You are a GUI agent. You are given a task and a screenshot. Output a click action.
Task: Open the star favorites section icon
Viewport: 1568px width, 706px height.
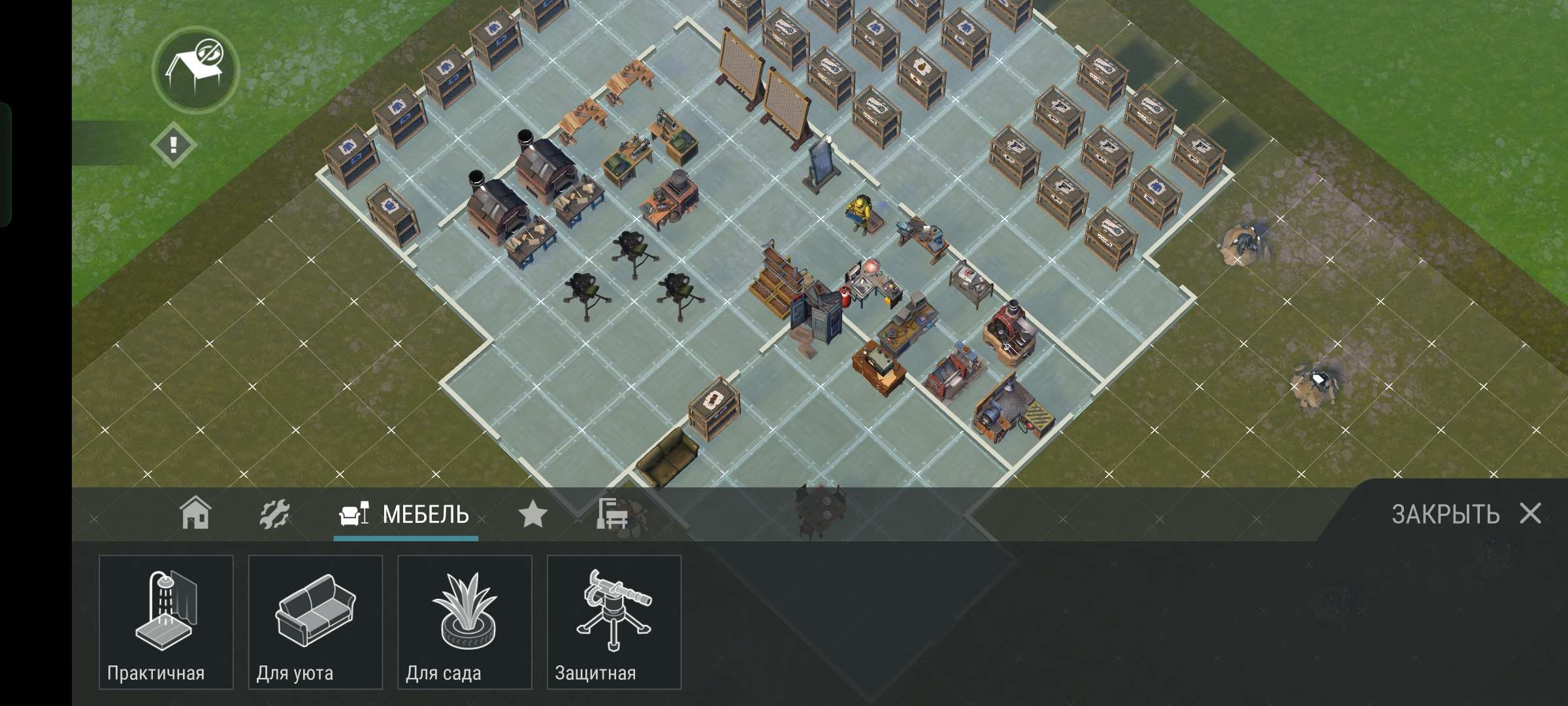(x=534, y=514)
